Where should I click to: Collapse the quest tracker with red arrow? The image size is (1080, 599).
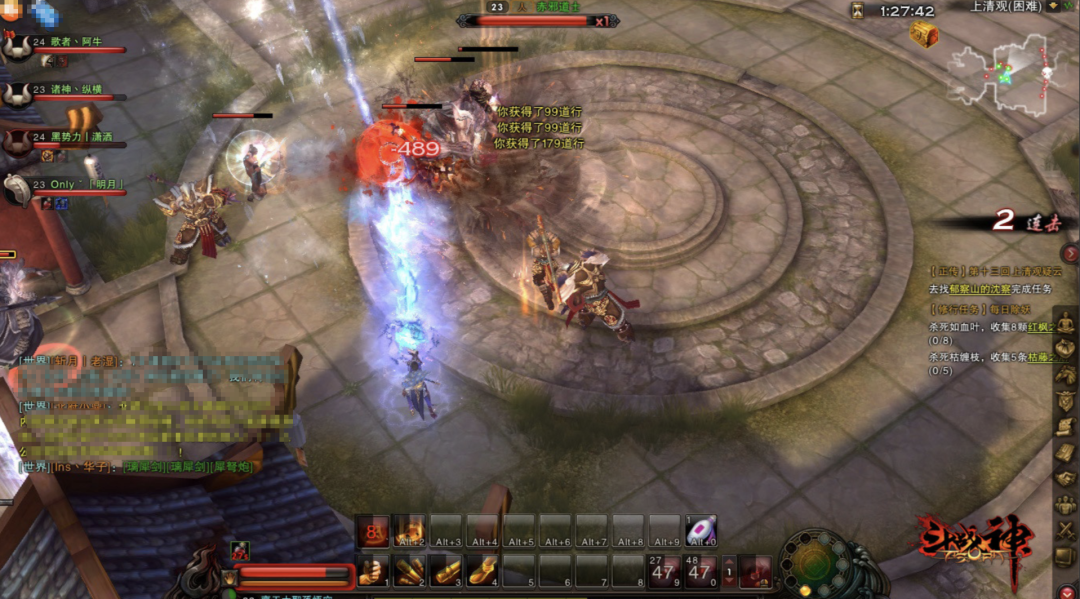pyautogui.click(x=1070, y=254)
